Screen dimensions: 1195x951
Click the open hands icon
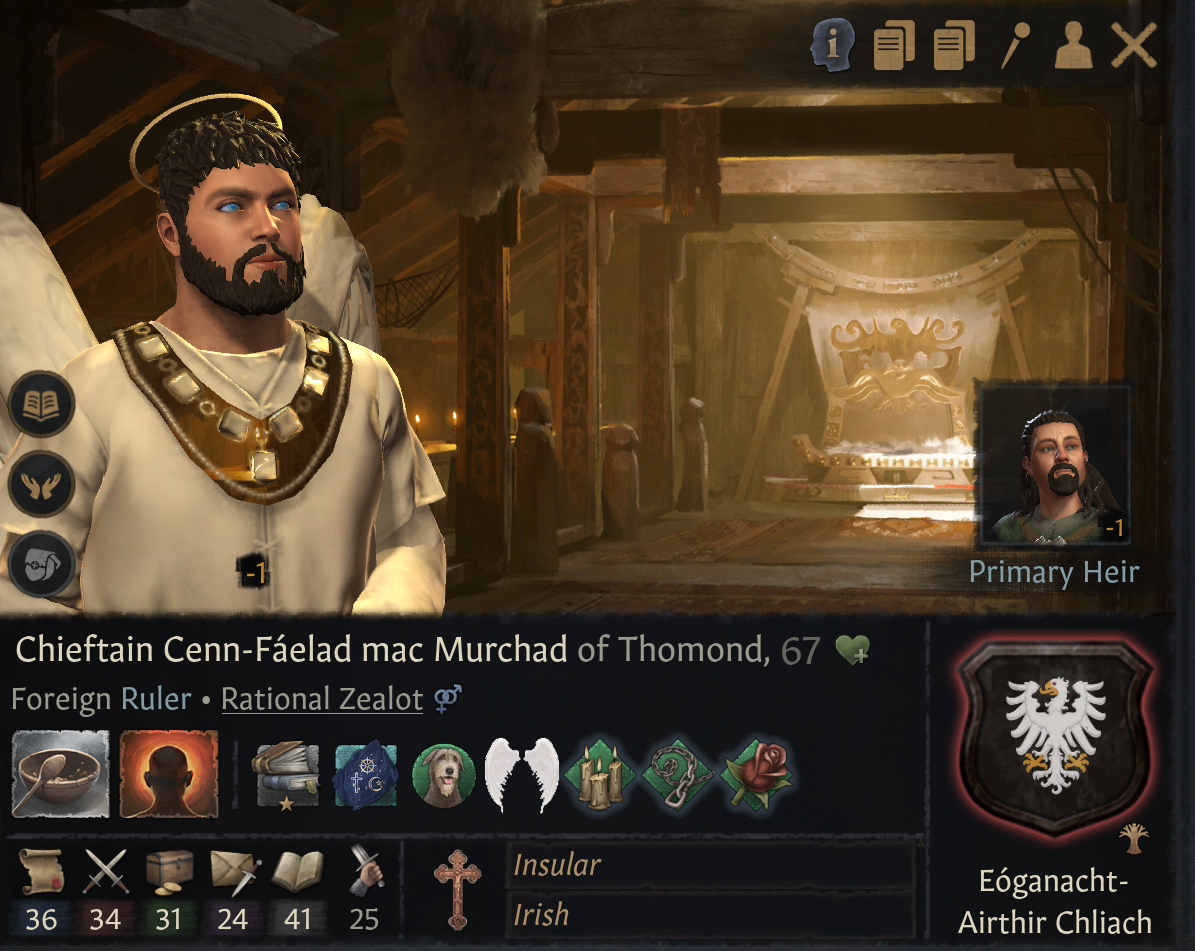[42, 483]
